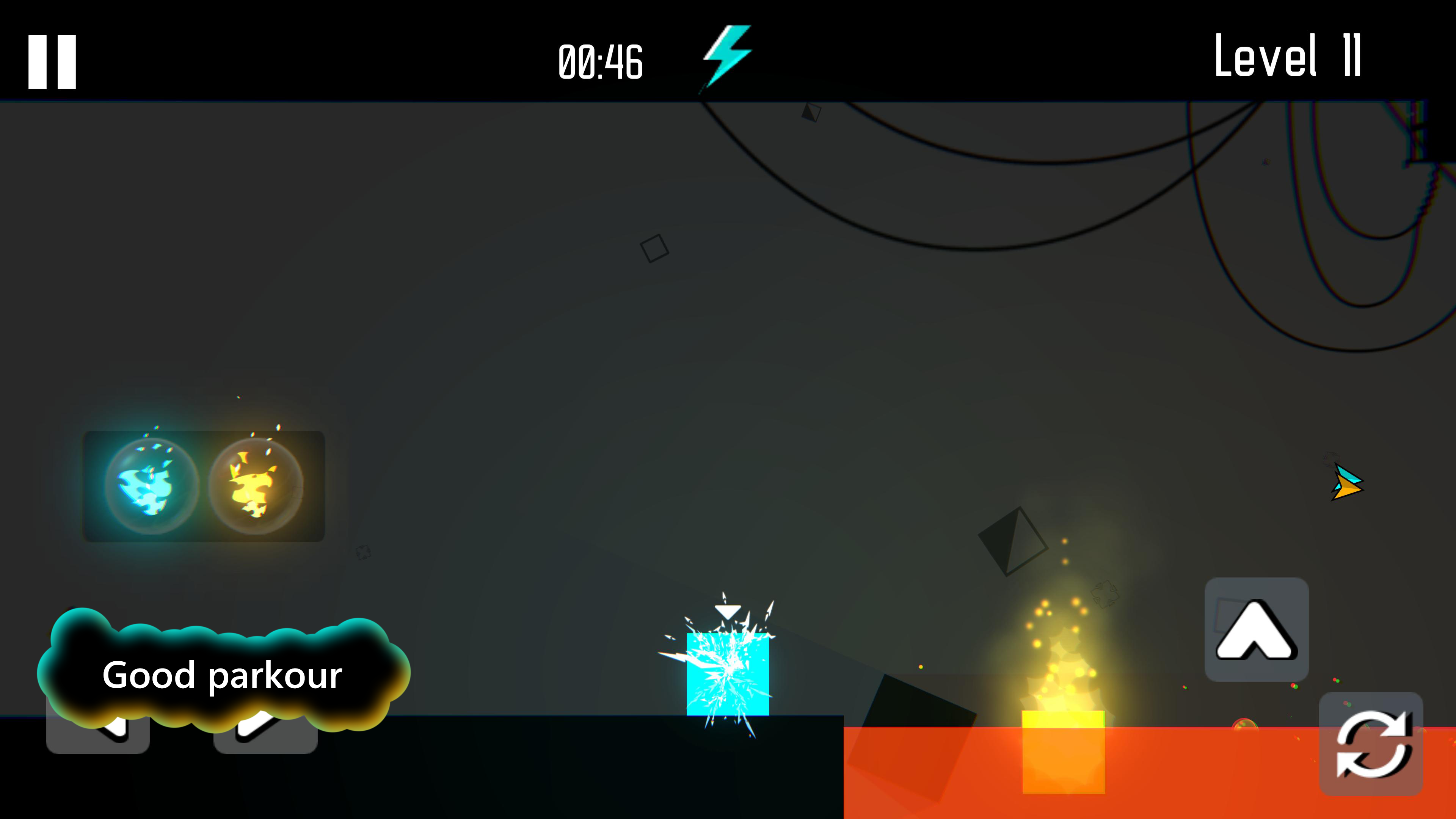Tap the up-arrow jump button

pyautogui.click(x=1256, y=629)
